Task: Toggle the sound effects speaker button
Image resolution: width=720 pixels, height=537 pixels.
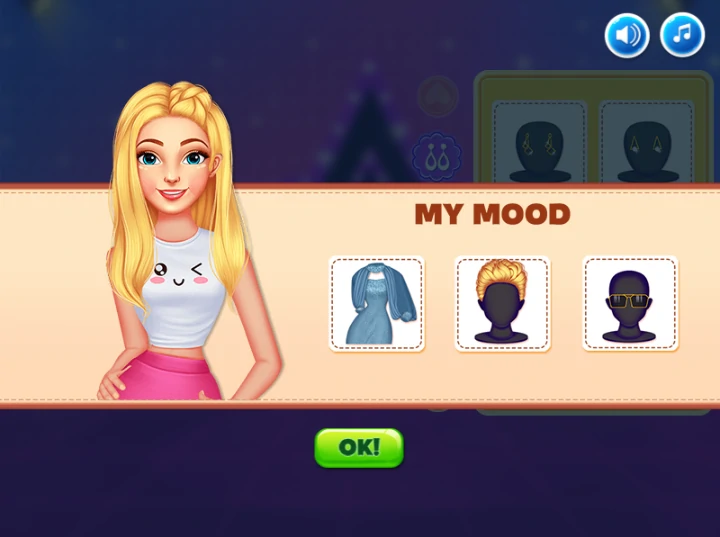Action: 627,36
